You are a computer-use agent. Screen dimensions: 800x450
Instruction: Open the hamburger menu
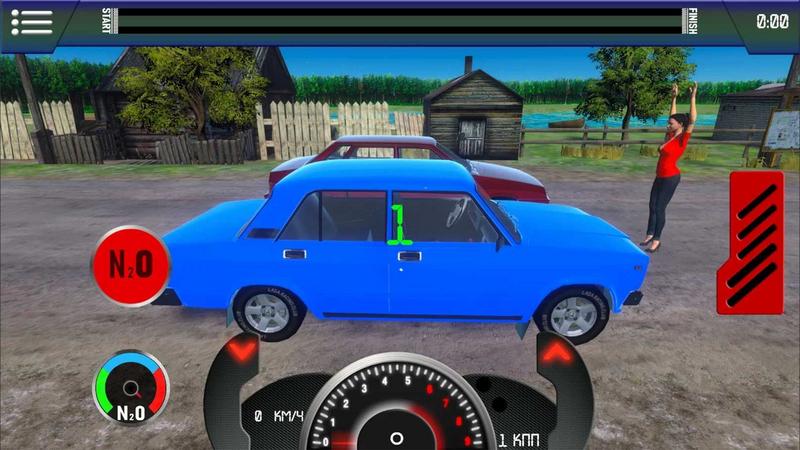pos(30,21)
